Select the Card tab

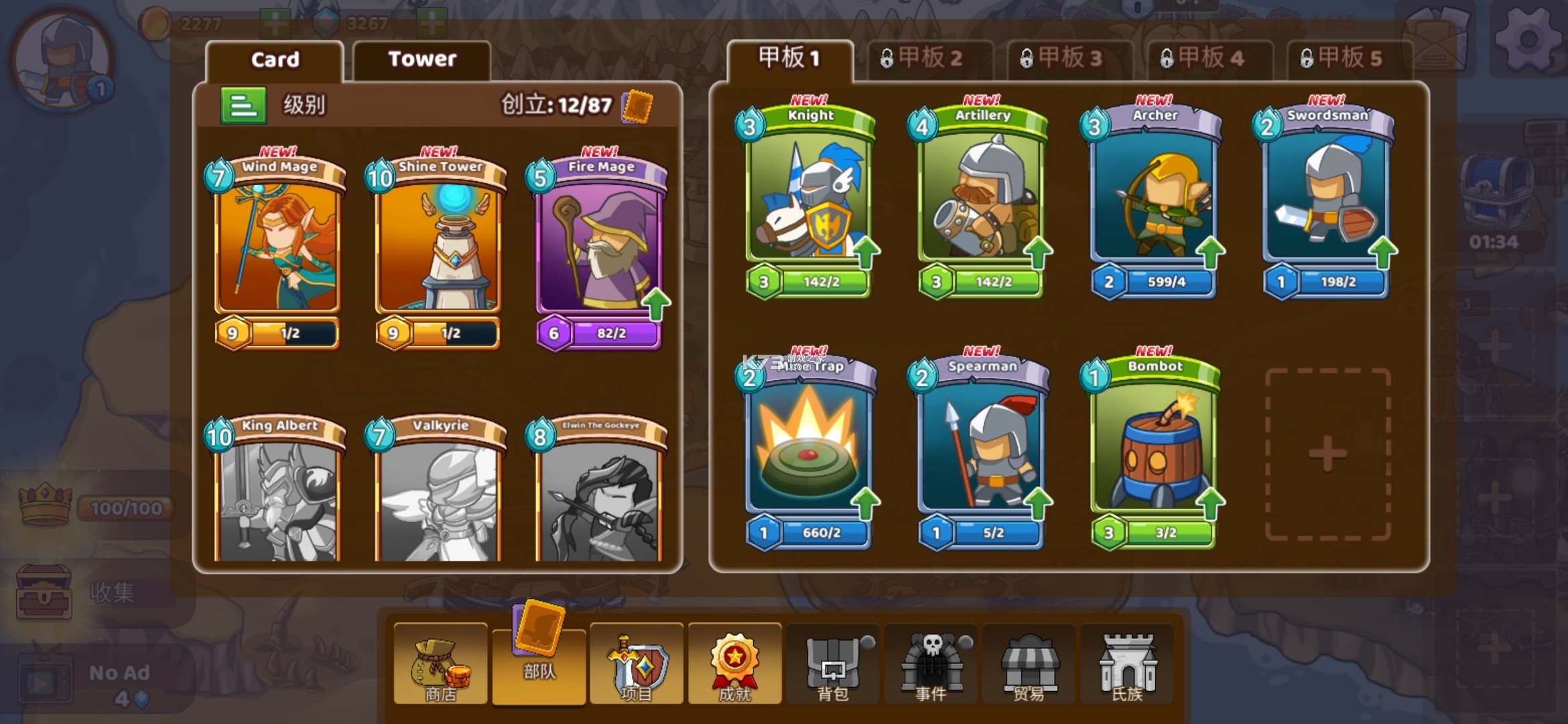(275, 60)
